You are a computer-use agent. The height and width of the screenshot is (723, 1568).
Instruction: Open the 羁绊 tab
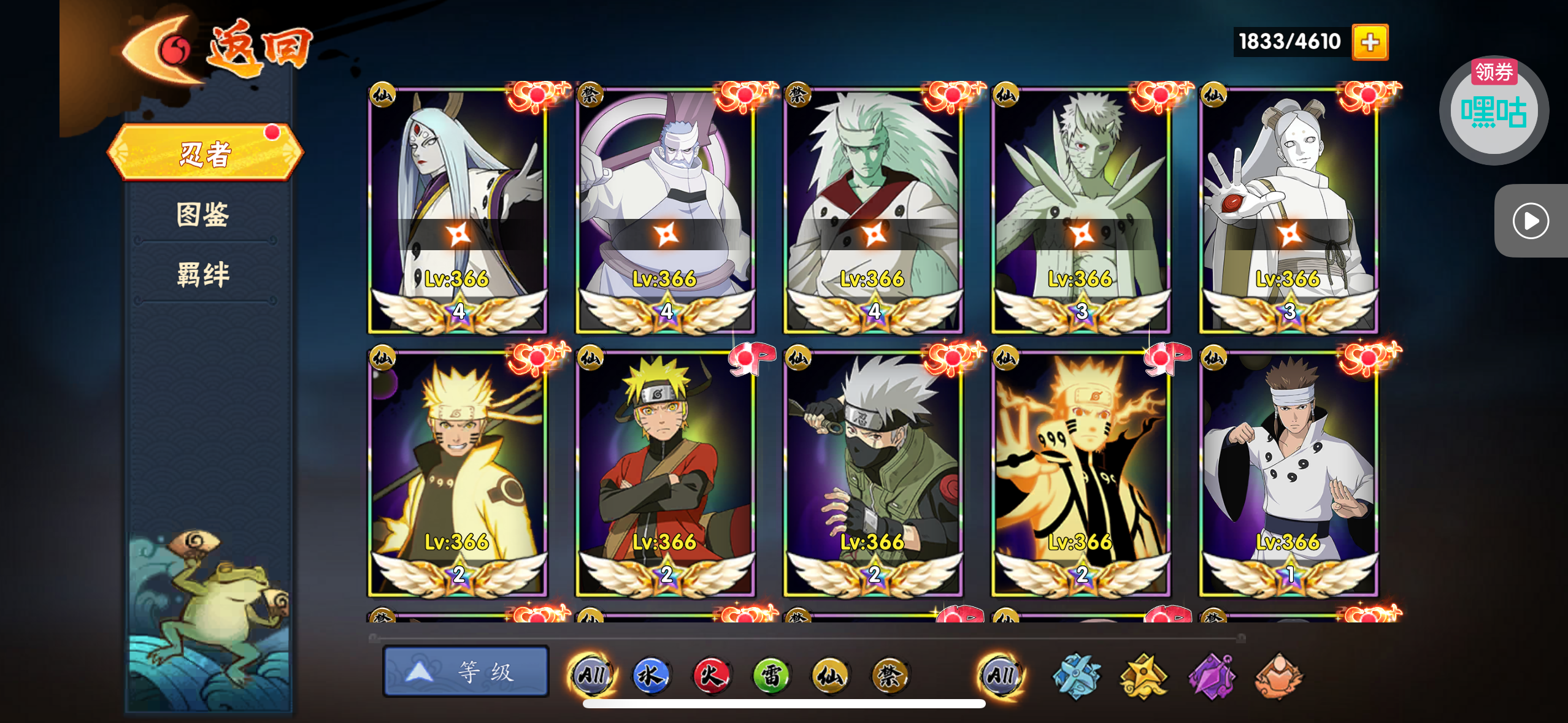[x=203, y=274]
